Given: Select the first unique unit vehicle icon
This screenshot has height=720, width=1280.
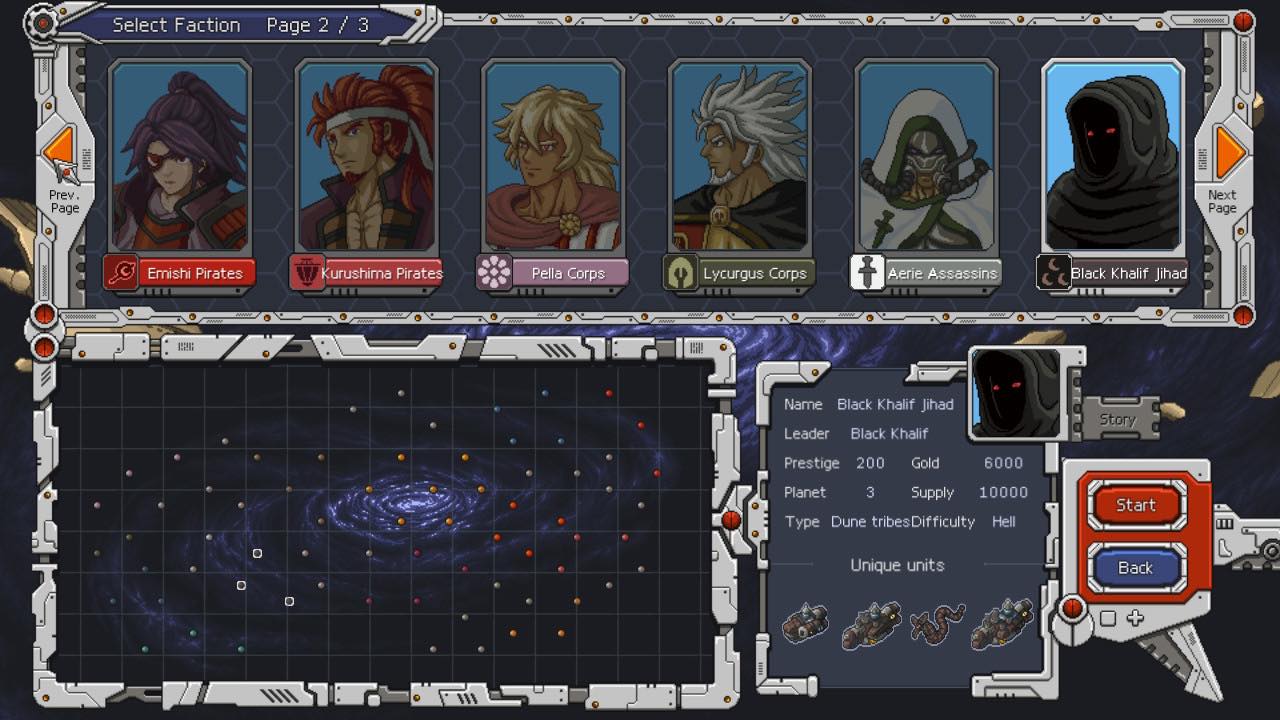Looking at the screenshot, I should coord(803,622).
